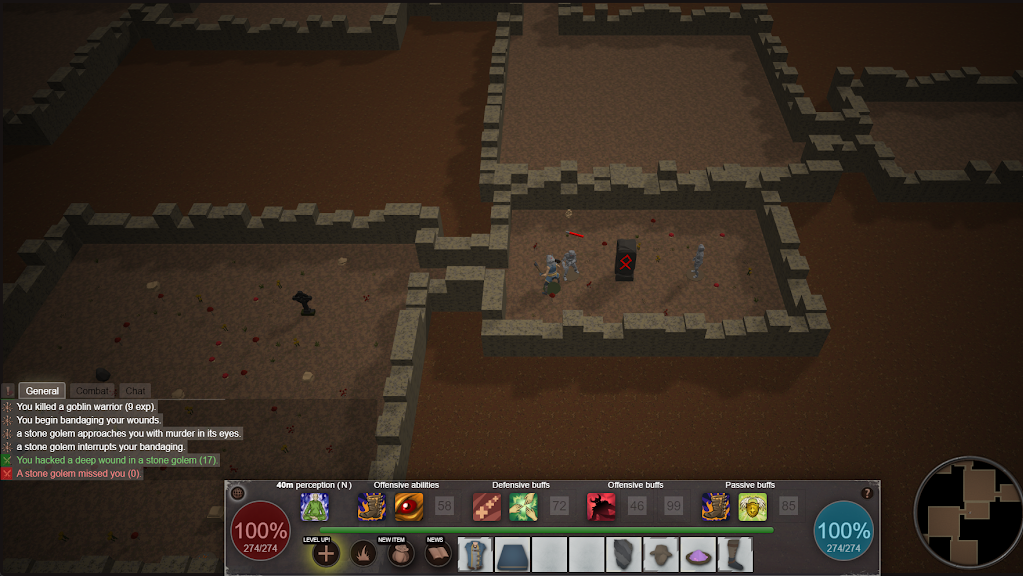Image resolution: width=1023 pixels, height=576 pixels.
Task: Use the bandage defensive buff
Action: [x=487, y=507]
